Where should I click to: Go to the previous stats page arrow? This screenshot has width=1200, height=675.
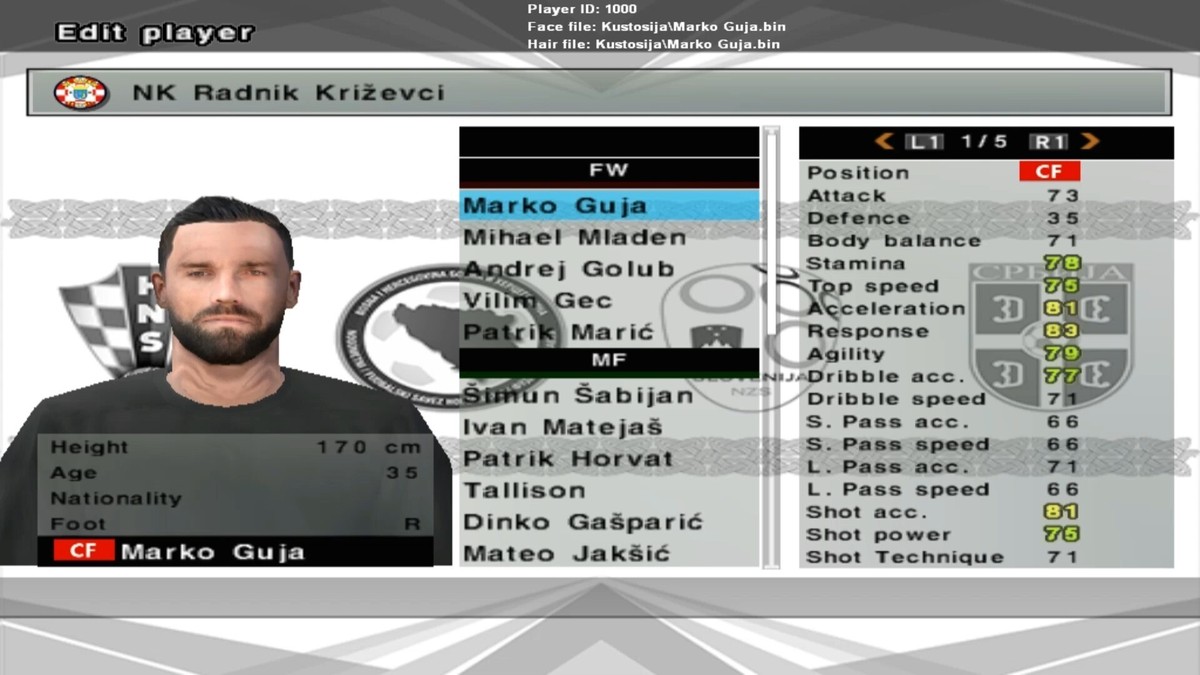(x=884, y=142)
